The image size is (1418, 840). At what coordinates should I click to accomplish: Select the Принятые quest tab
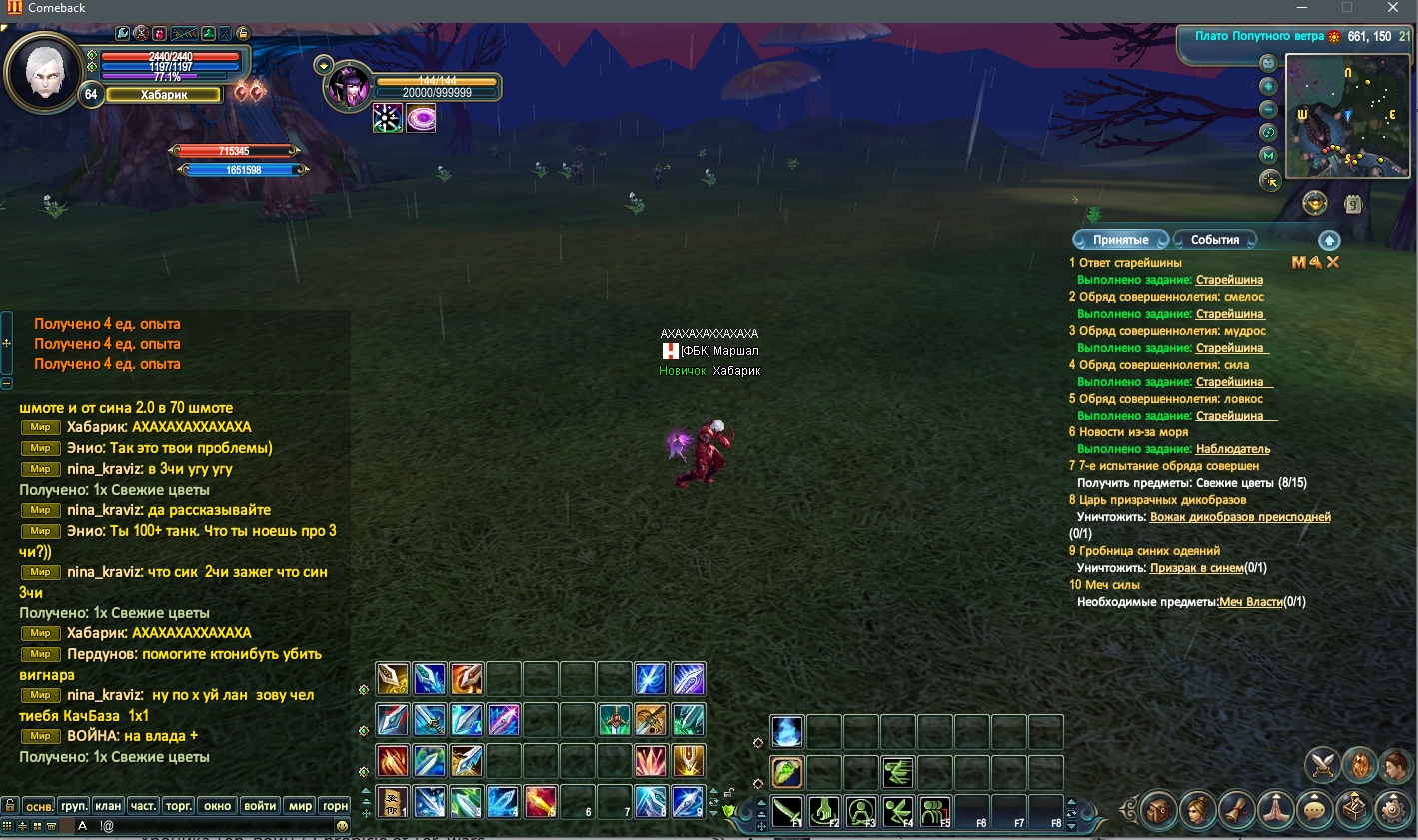click(x=1120, y=240)
